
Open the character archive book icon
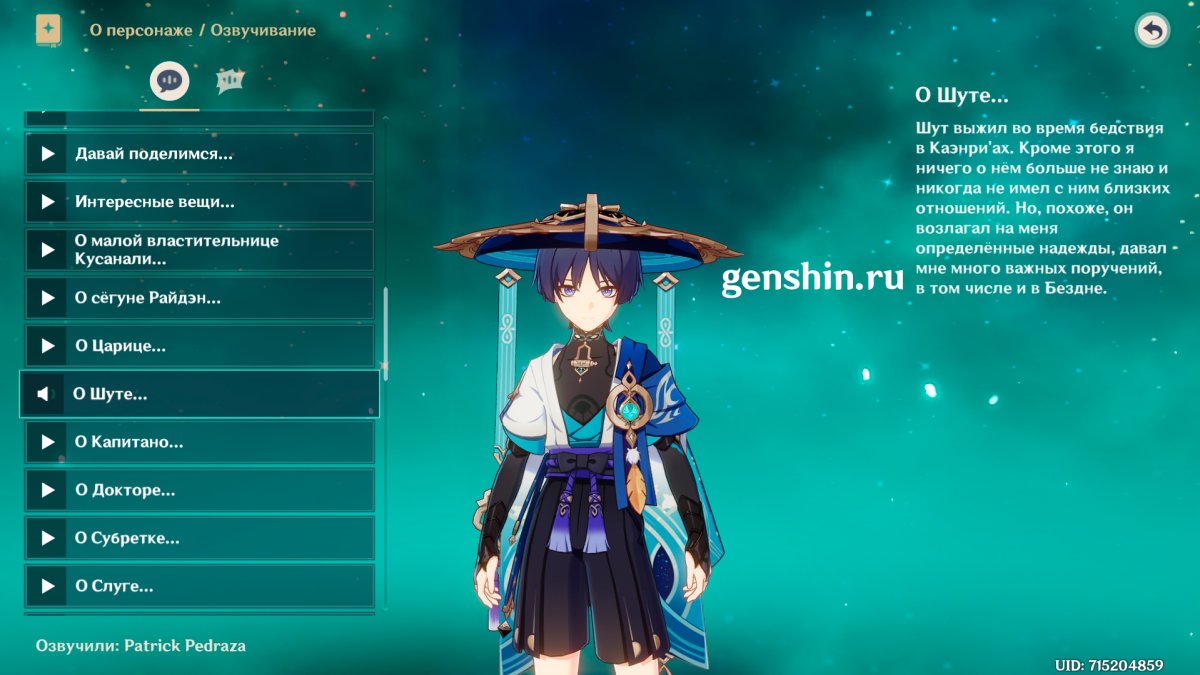point(48,30)
